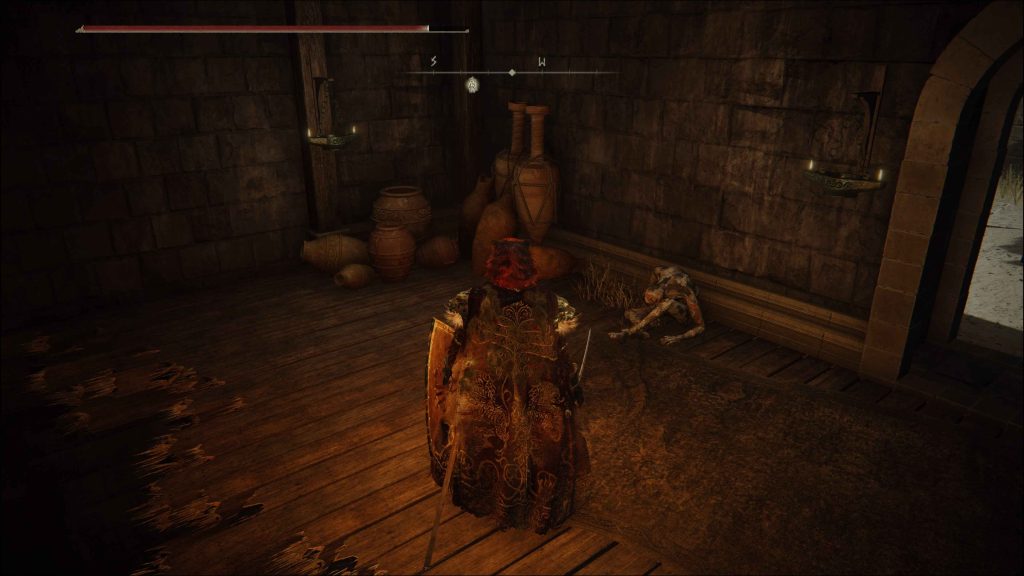Viewport: 1024px width, 576px height.
Task: Select the South letter on the compass
Action: (433, 62)
